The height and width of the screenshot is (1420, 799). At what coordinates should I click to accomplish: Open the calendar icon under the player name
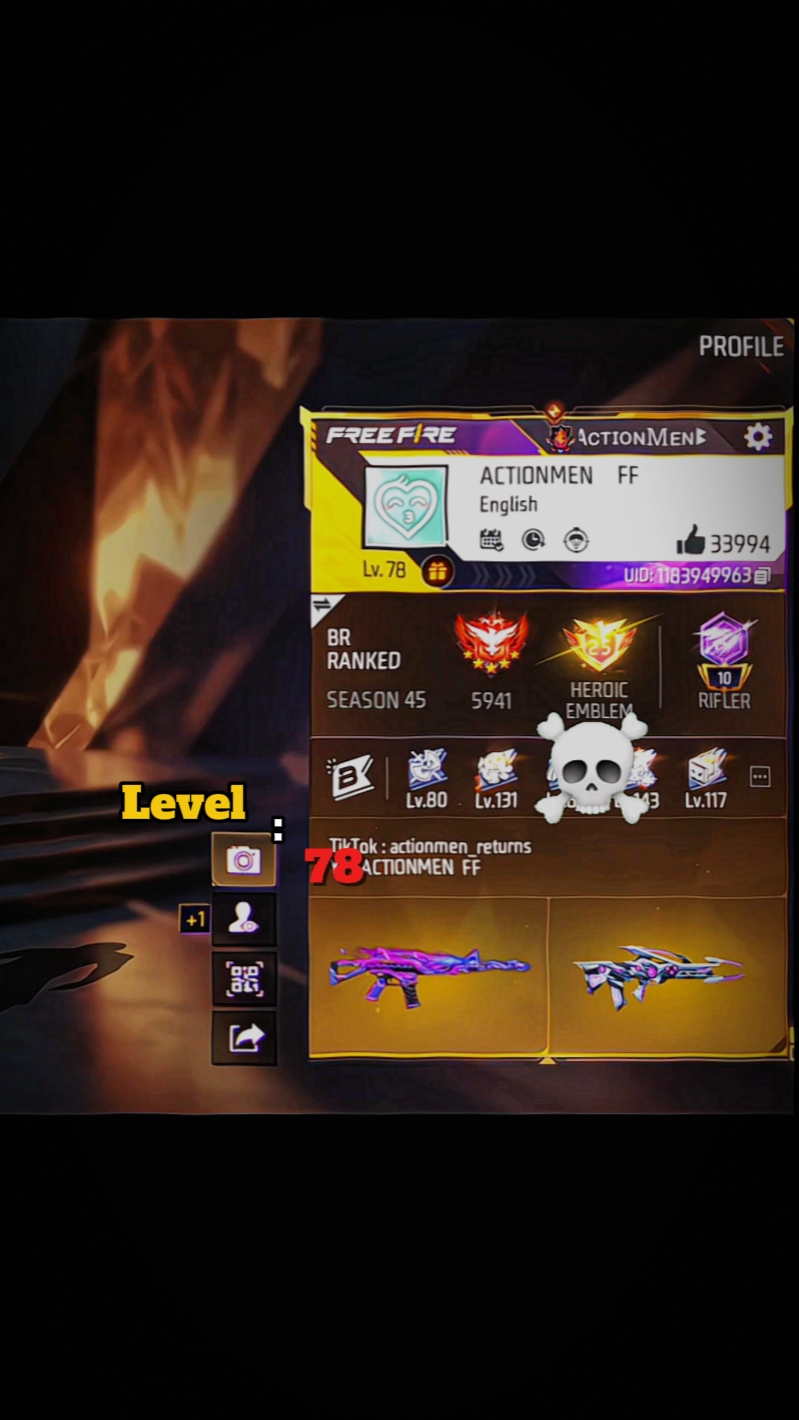[491, 541]
